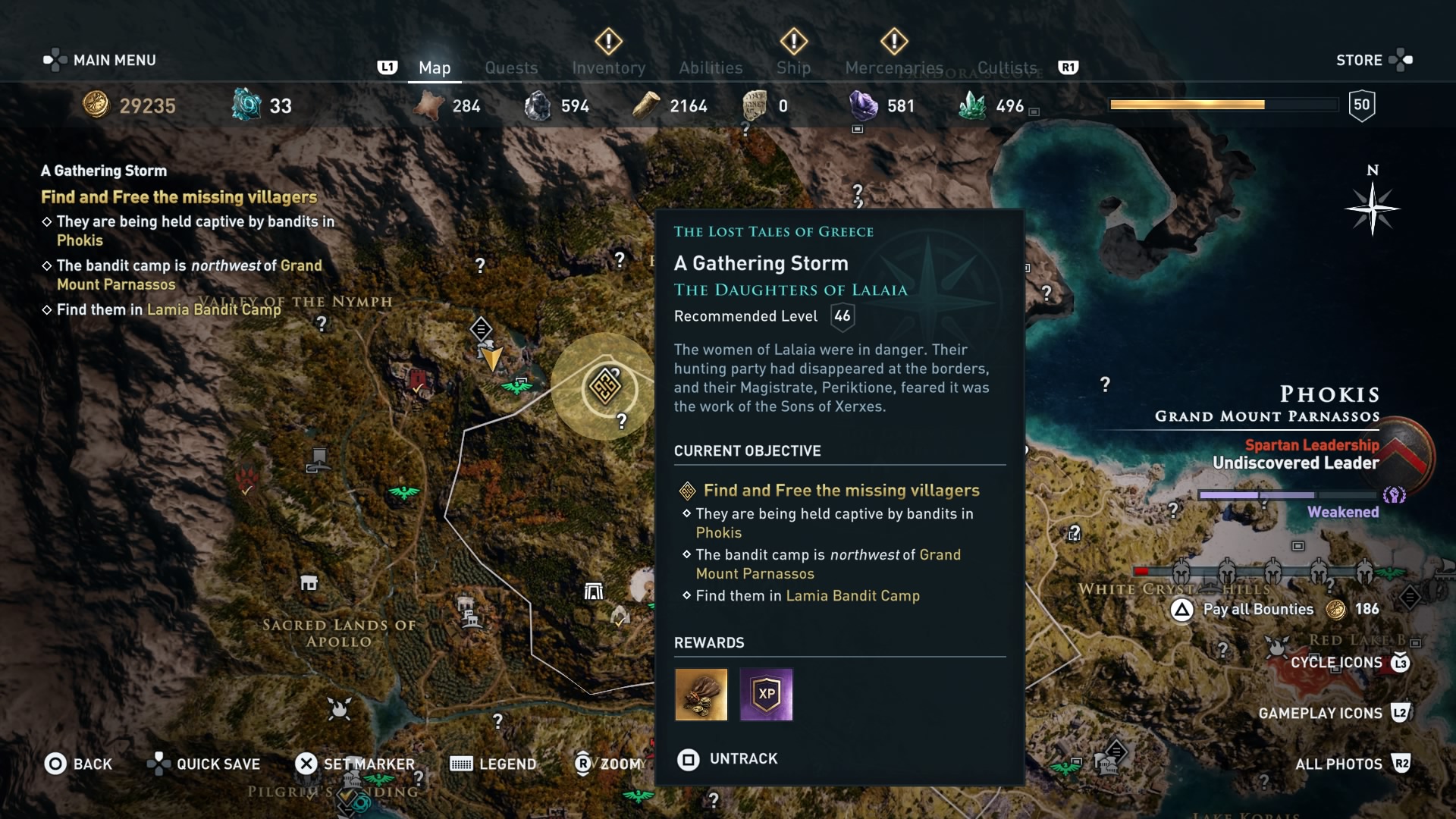Click Pay all Bounties for 186 drachmae
The image size is (1456, 819).
tap(1259, 609)
